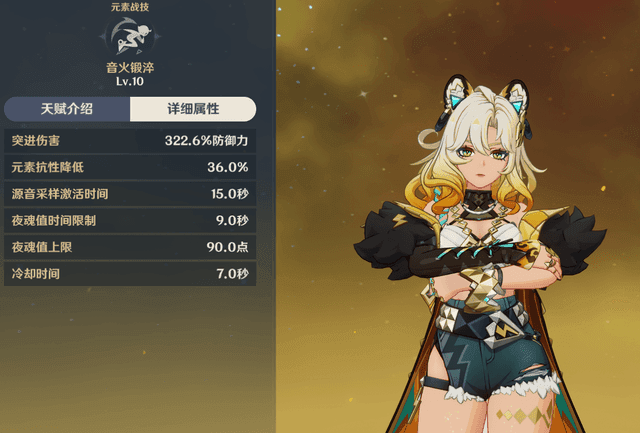Select the 详细属性 tab
The image size is (640, 433).
(x=193, y=109)
